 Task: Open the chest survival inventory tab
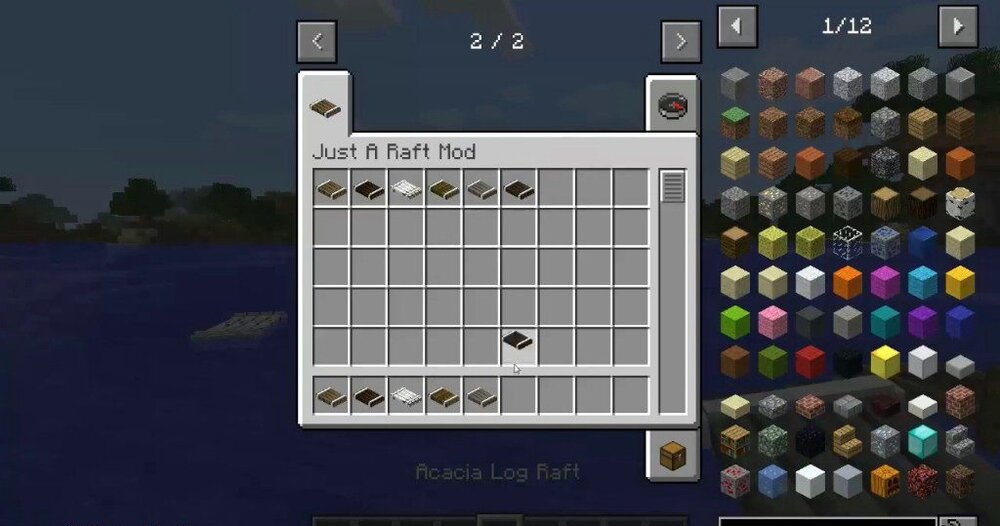tap(671, 456)
